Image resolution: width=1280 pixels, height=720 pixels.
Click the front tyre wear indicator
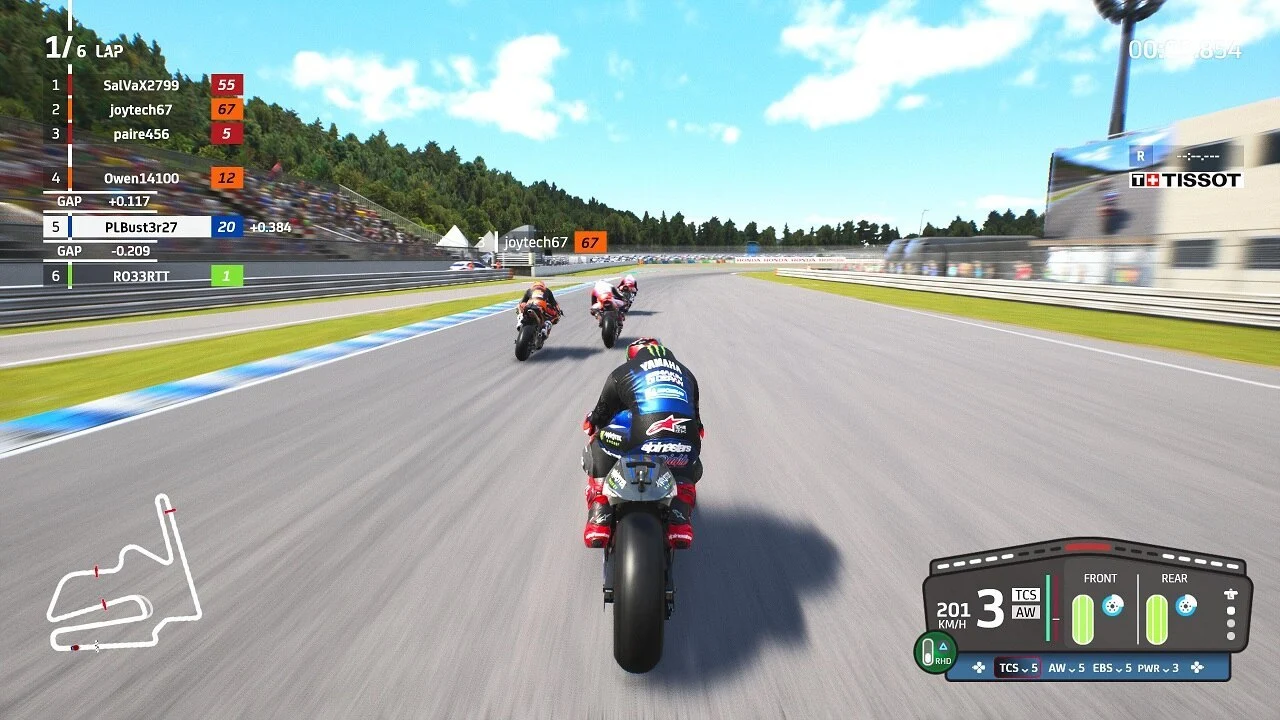[x=1083, y=617]
